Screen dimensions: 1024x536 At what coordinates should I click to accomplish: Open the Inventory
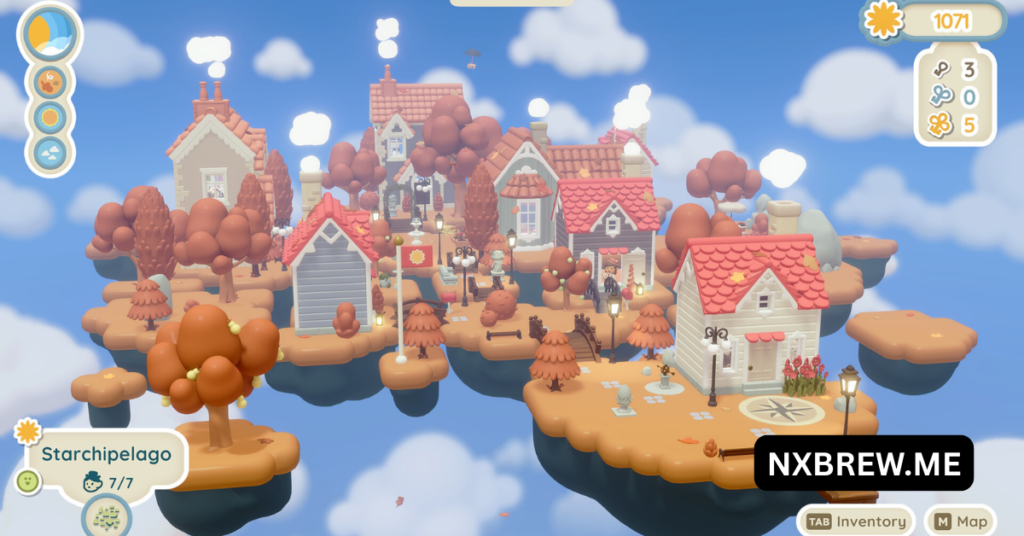pyautogui.click(x=857, y=521)
